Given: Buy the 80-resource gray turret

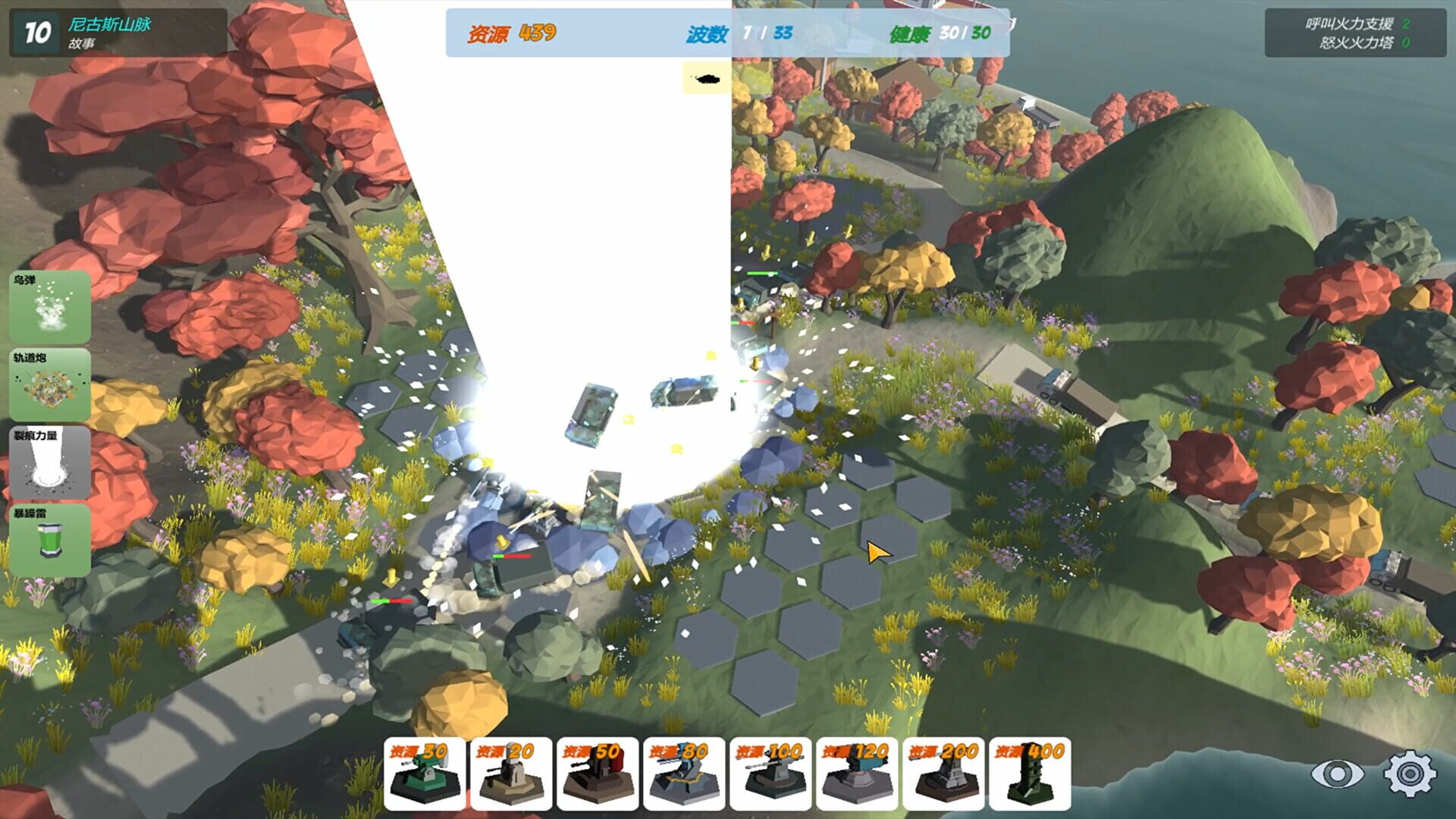Looking at the screenshot, I should pos(682,773).
